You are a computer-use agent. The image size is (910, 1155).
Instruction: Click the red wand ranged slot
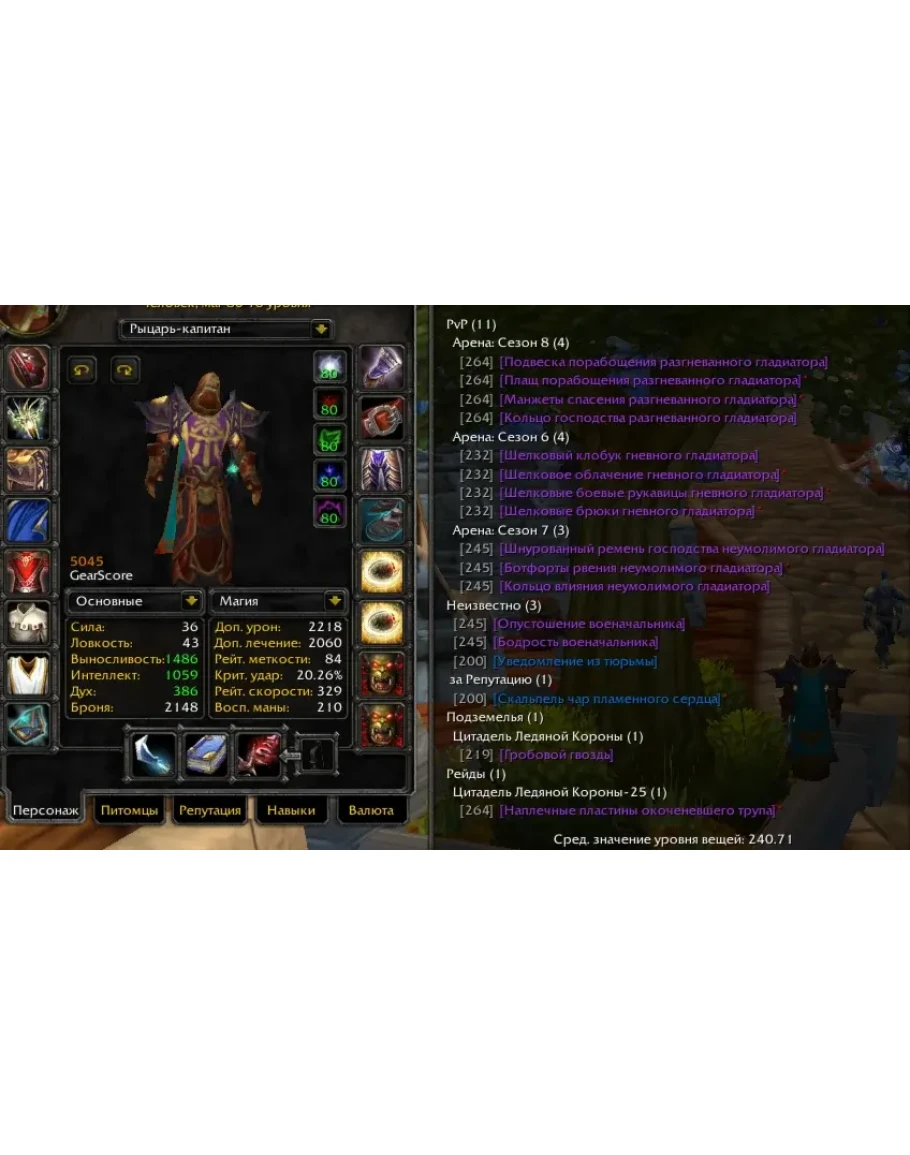(x=259, y=755)
